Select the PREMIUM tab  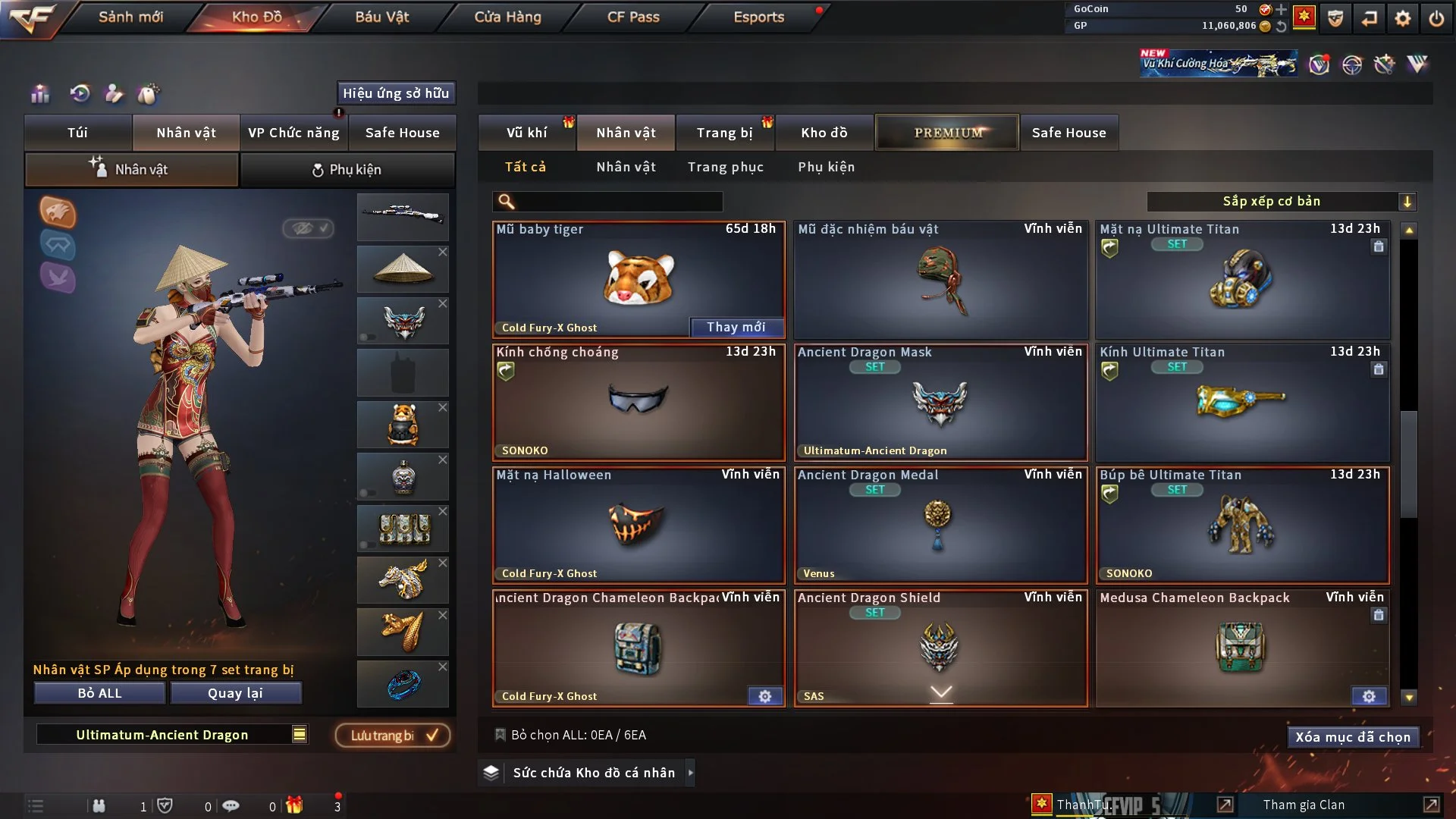pyautogui.click(x=947, y=133)
